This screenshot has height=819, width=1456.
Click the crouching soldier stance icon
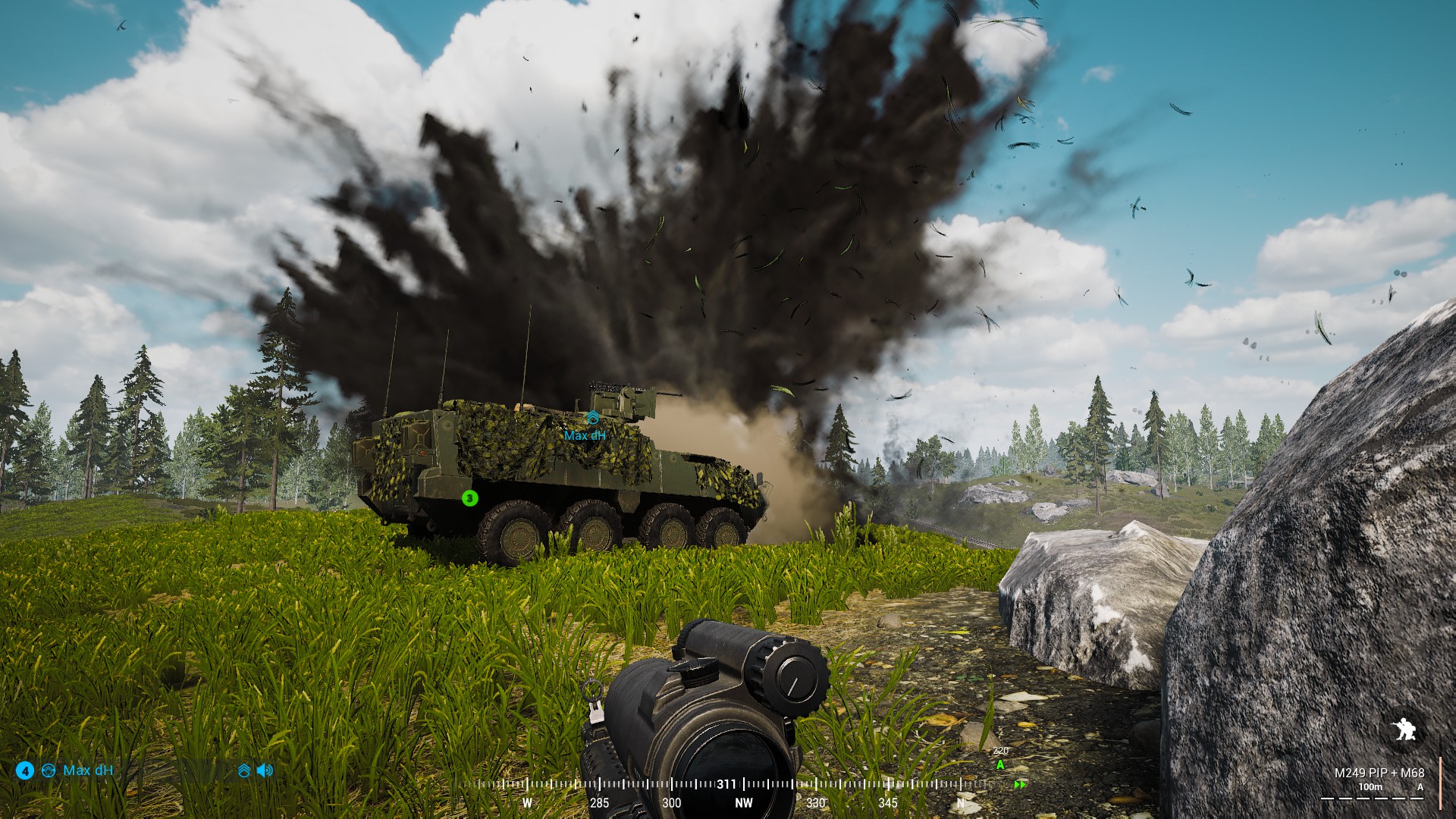(1403, 730)
